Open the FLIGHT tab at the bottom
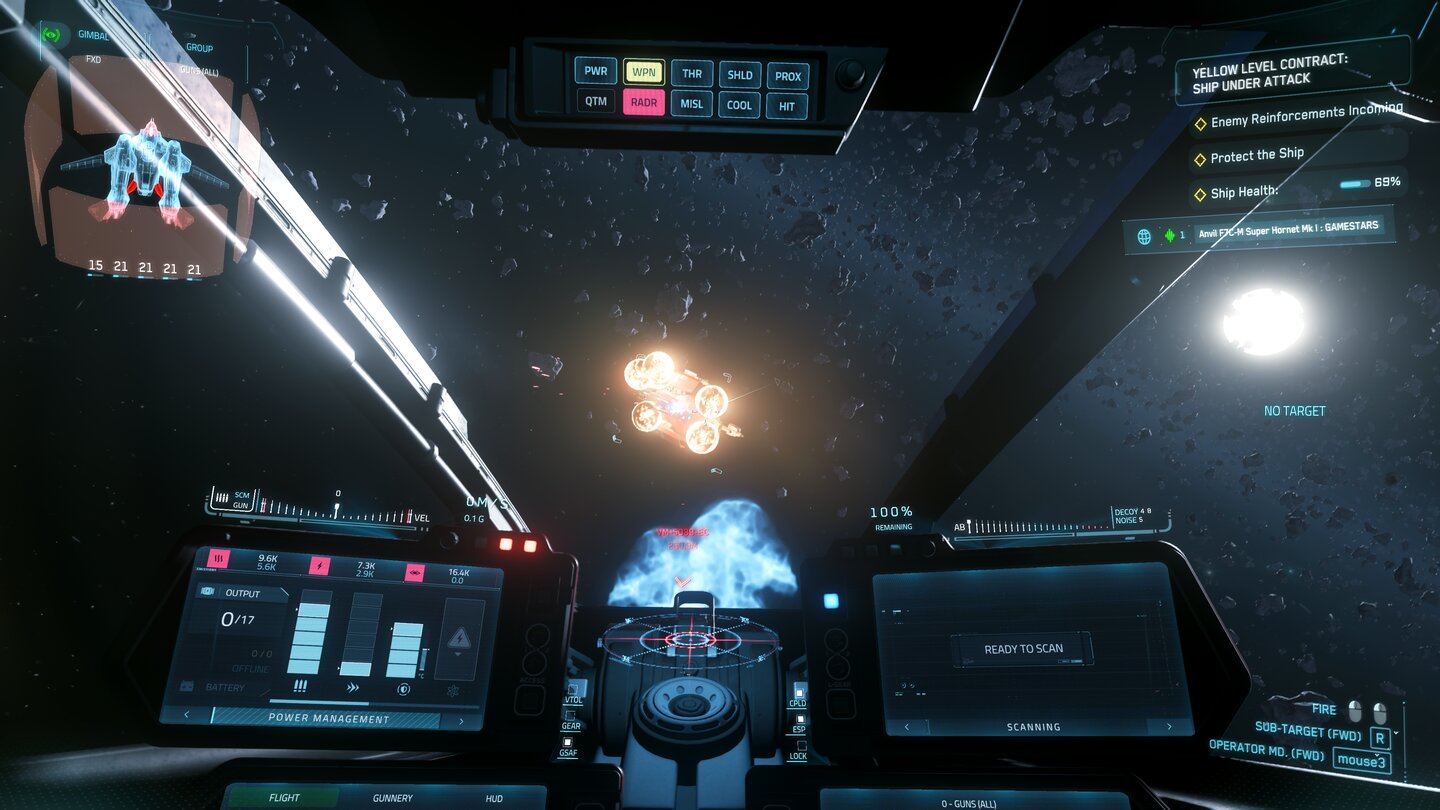Image resolution: width=1440 pixels, height=810 pixels. tap(282, 798)
